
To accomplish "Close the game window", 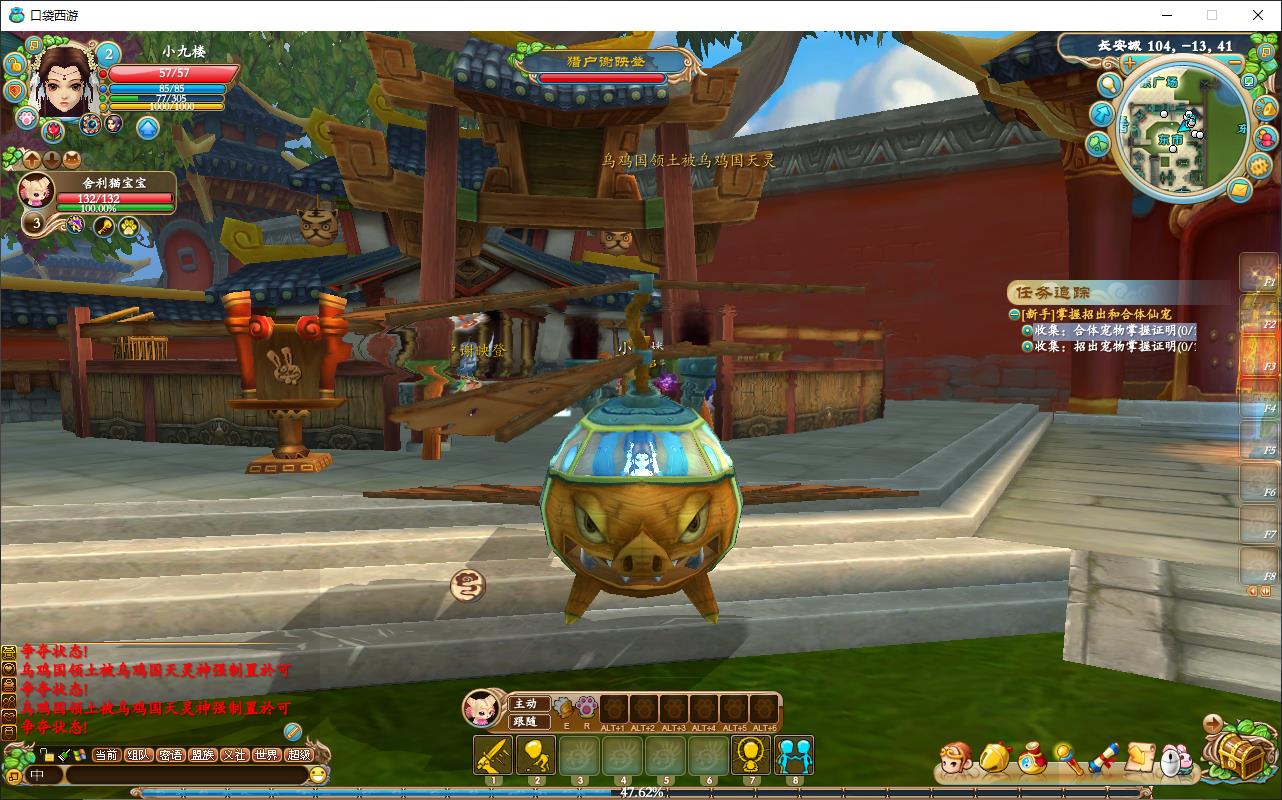I will tap(1258, 15).
